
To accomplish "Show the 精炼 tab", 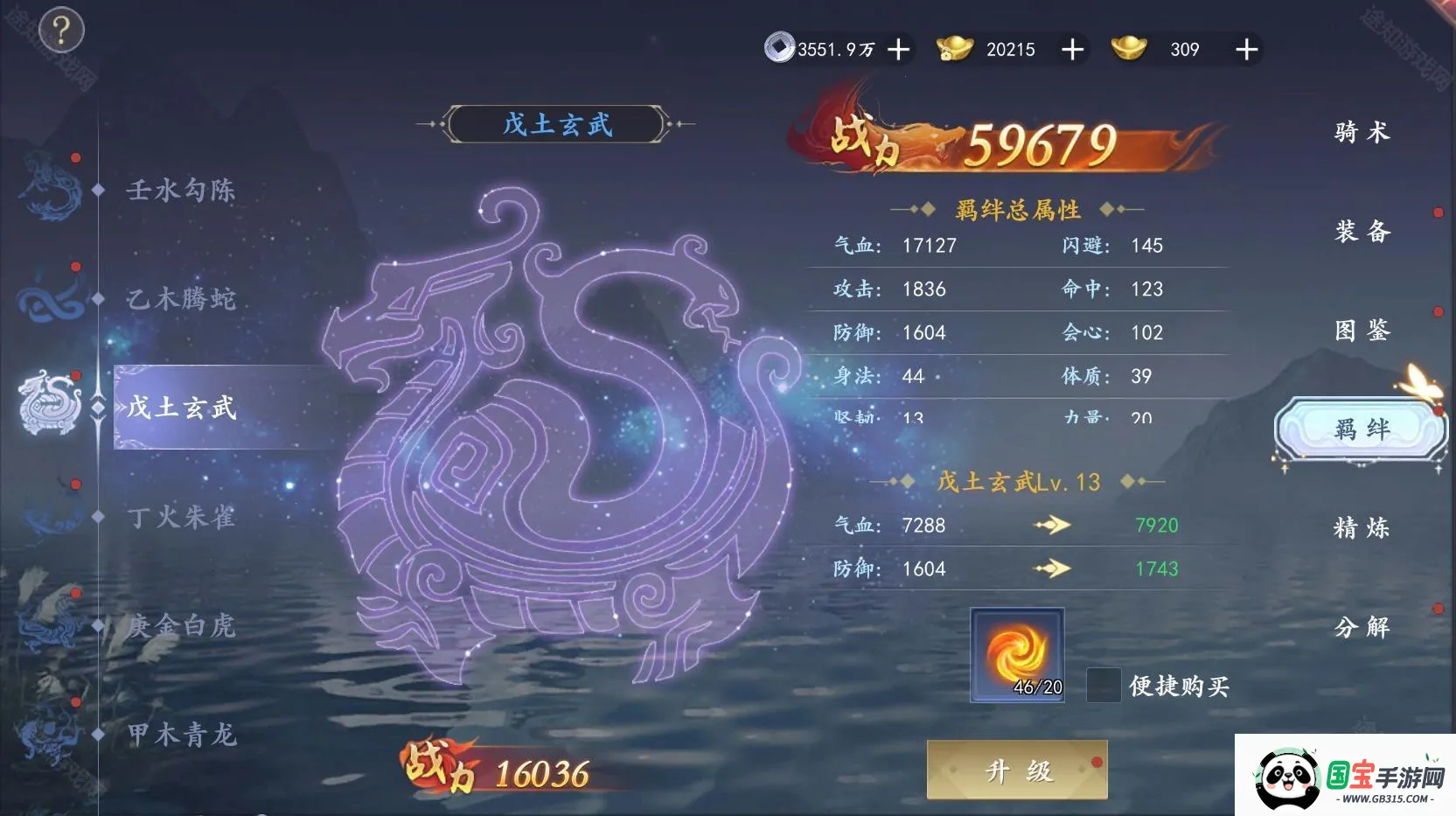I will 1362,528.
